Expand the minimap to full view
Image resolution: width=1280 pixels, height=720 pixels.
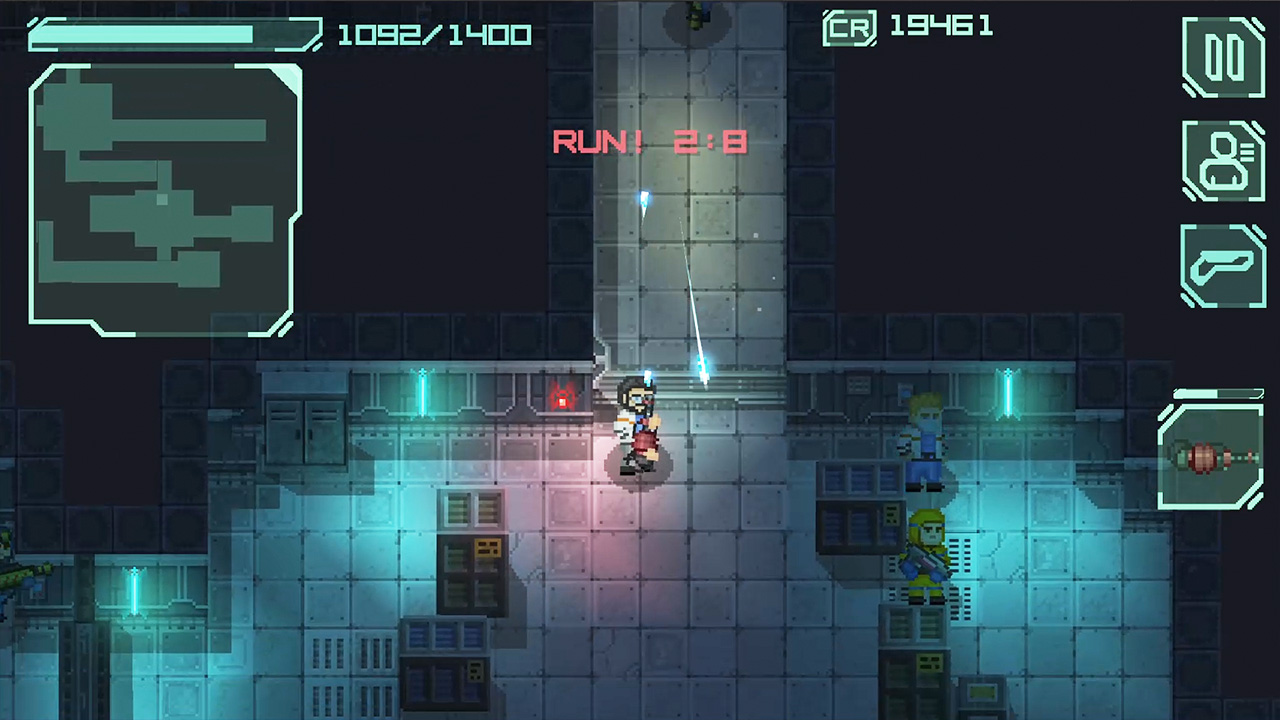pos(165,198)
